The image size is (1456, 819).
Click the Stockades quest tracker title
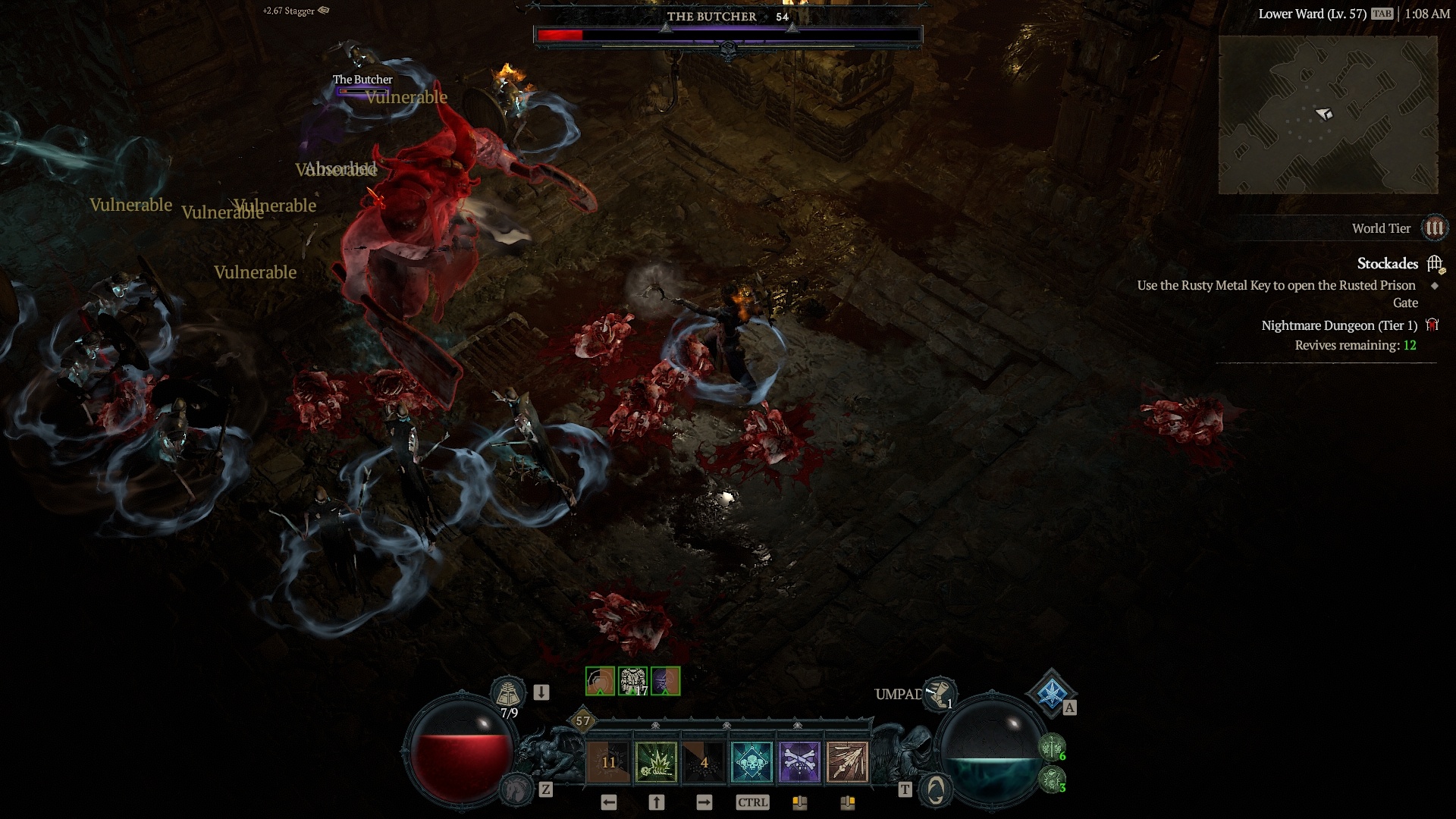click(x=1387, y=264)
